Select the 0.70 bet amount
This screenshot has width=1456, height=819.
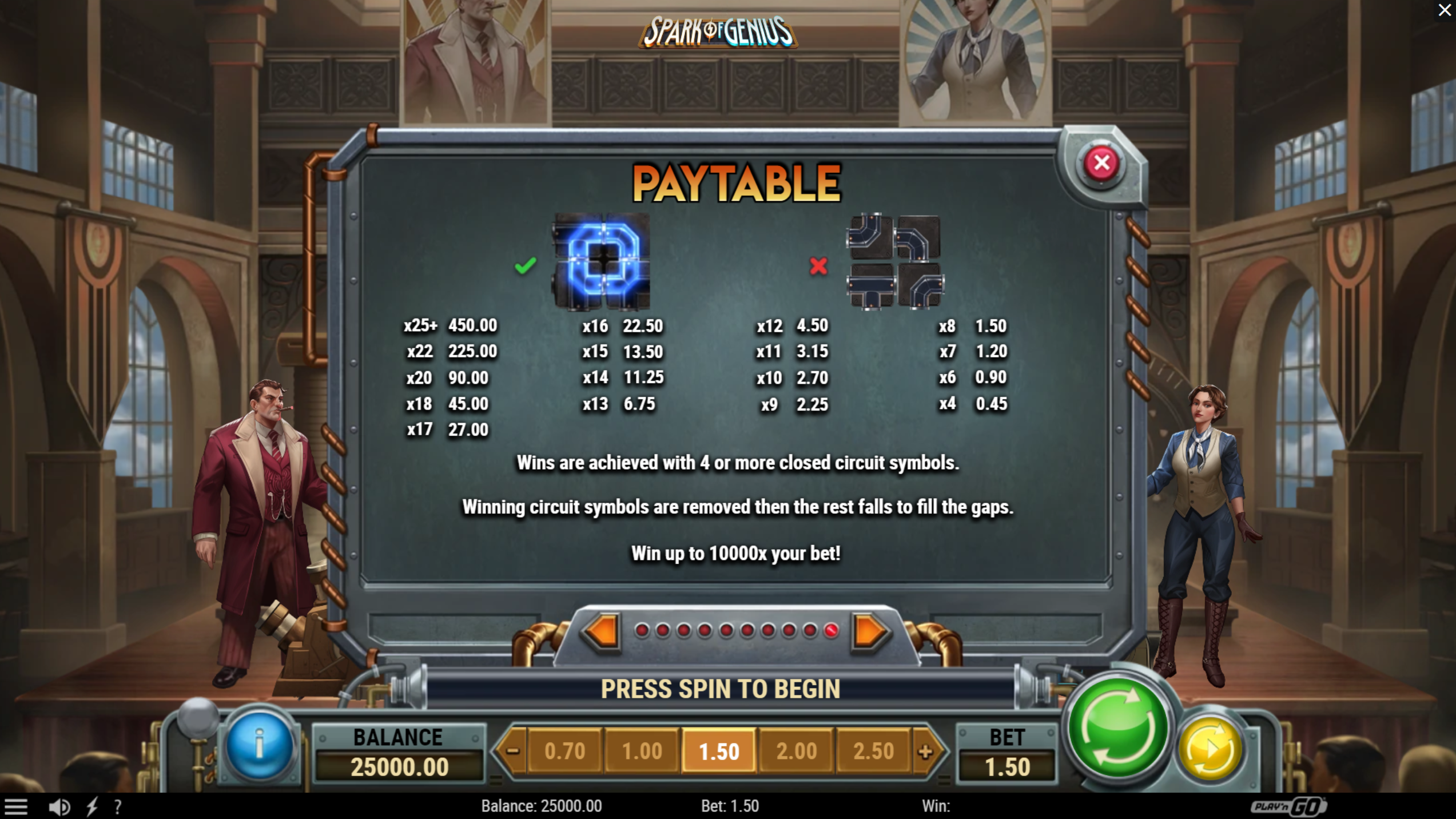564,751
